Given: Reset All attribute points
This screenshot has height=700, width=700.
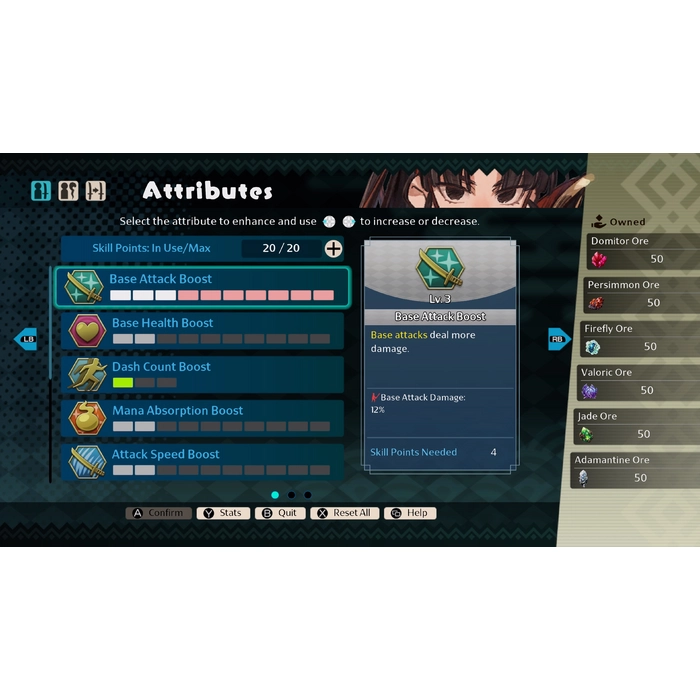Looking at the screenshot, I should [x=343, y=513].
